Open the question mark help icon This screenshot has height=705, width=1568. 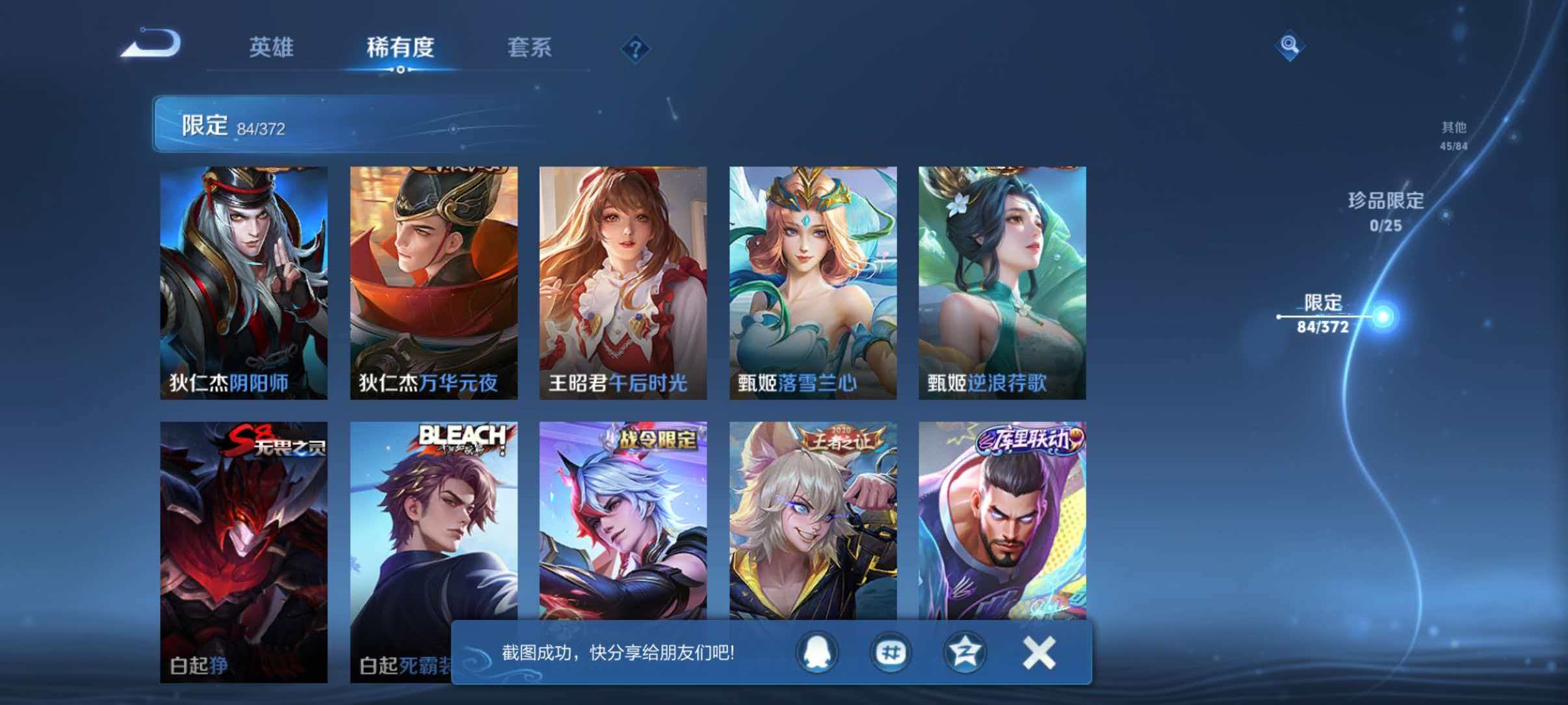point(636,49)
